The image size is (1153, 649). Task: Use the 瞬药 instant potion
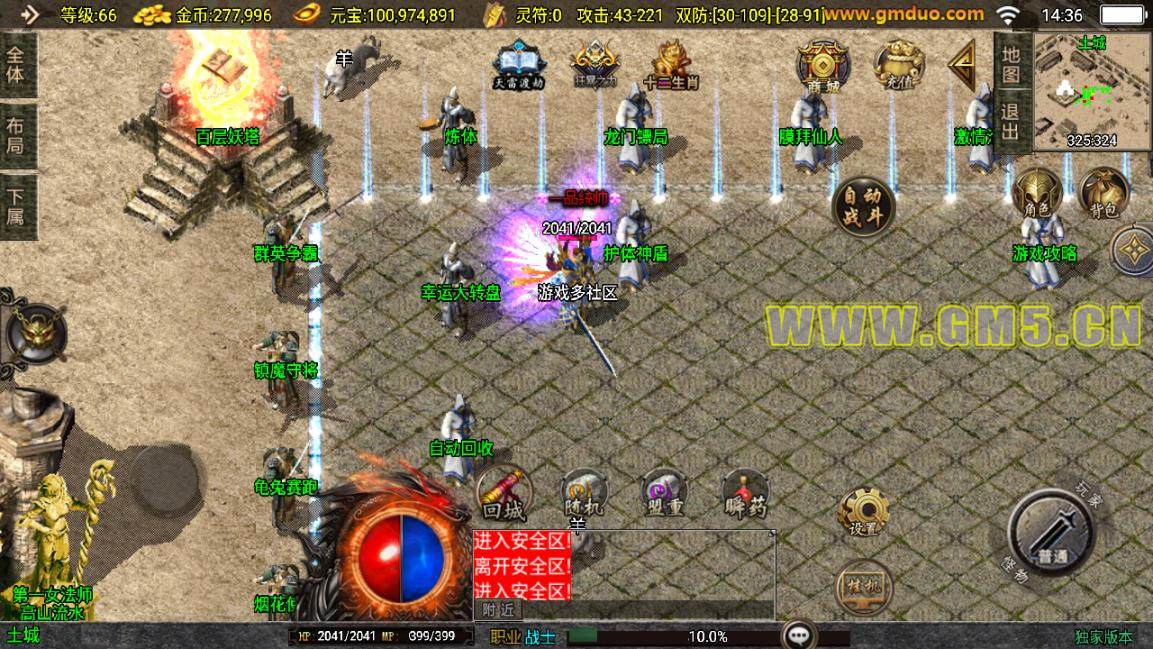coord(745,493)
